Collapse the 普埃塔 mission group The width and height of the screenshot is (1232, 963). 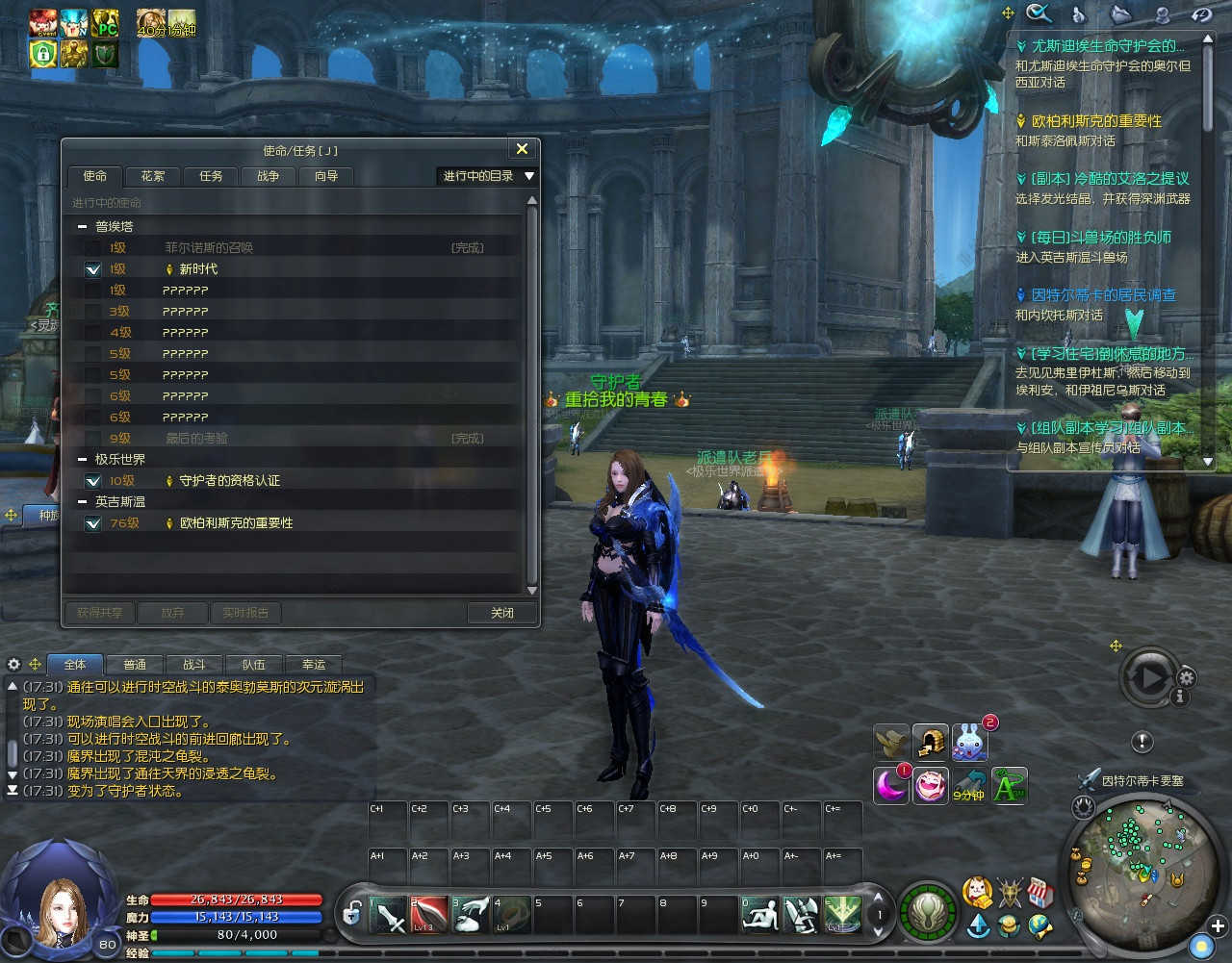click(x=83, y=227)
